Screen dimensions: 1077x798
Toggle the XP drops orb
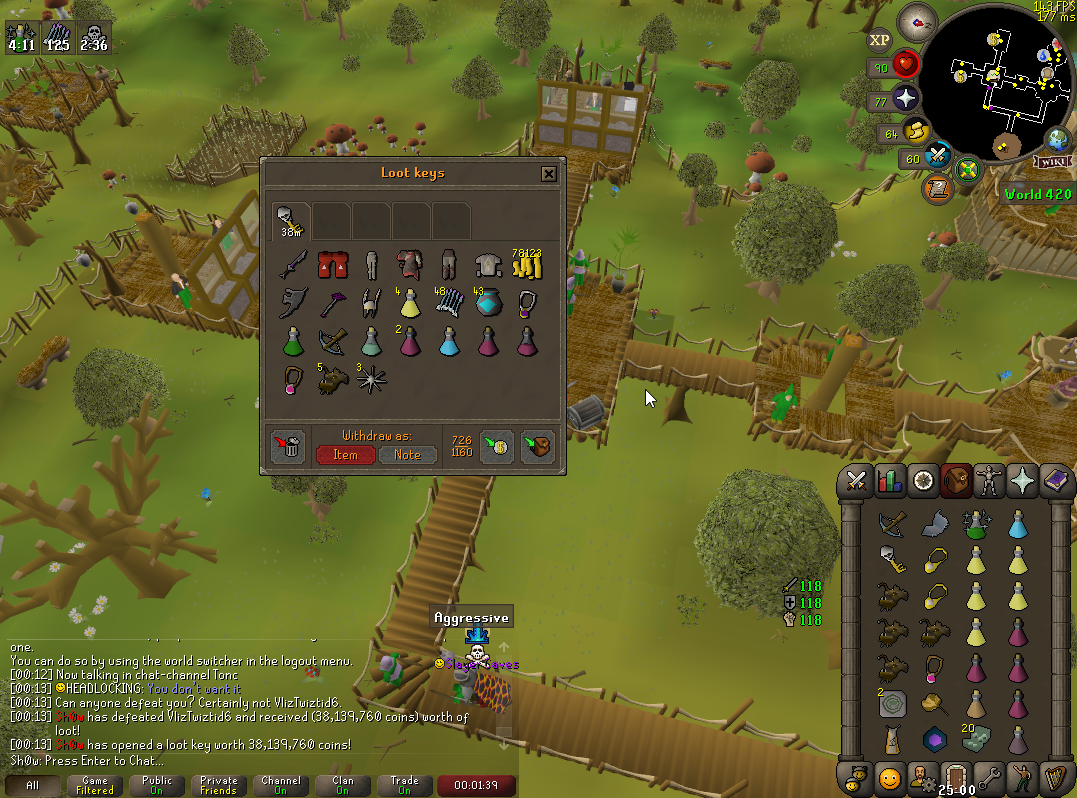pos(879,41)
